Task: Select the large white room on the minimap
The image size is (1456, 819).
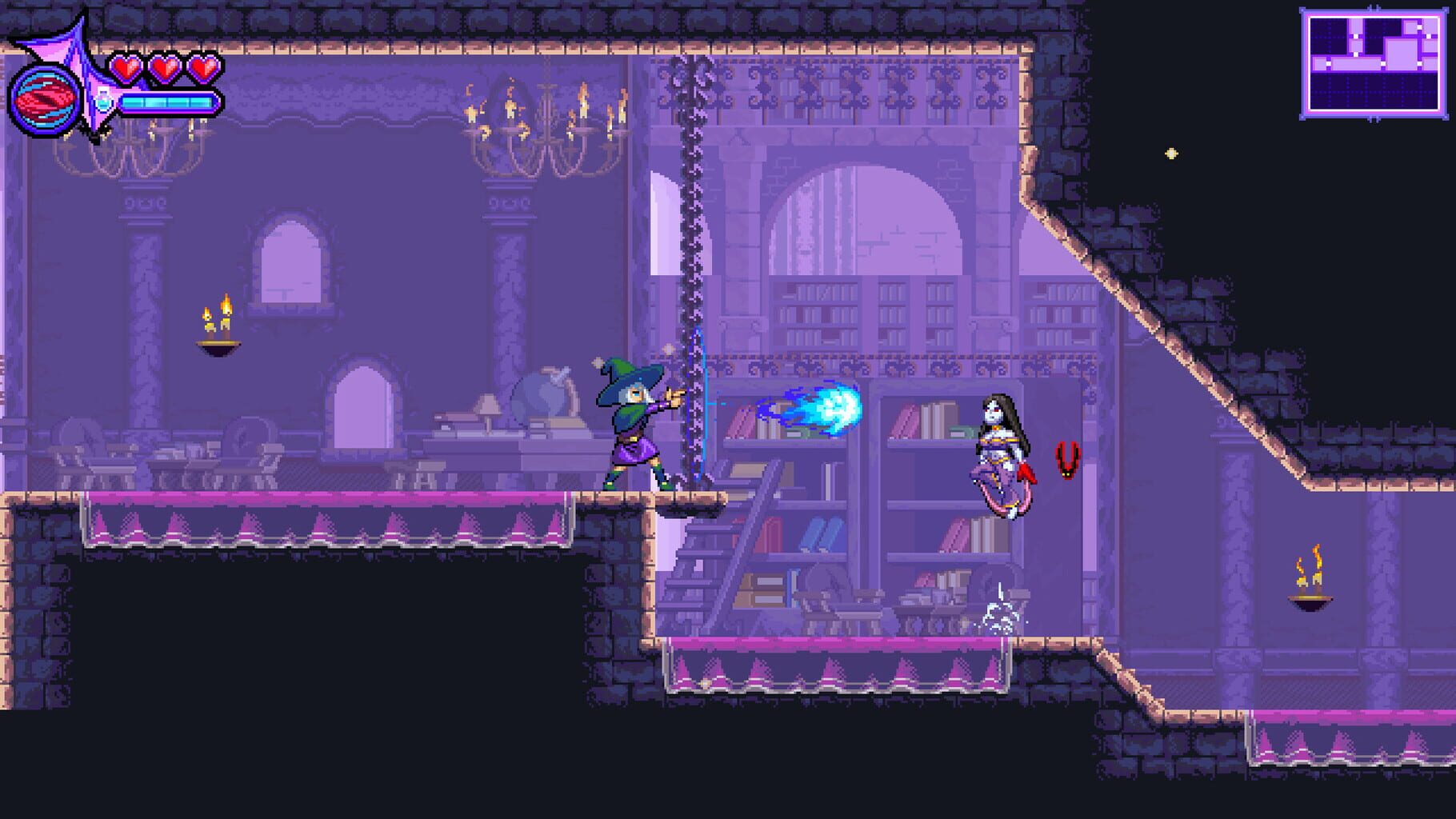Action: (x=1402, y=54)
